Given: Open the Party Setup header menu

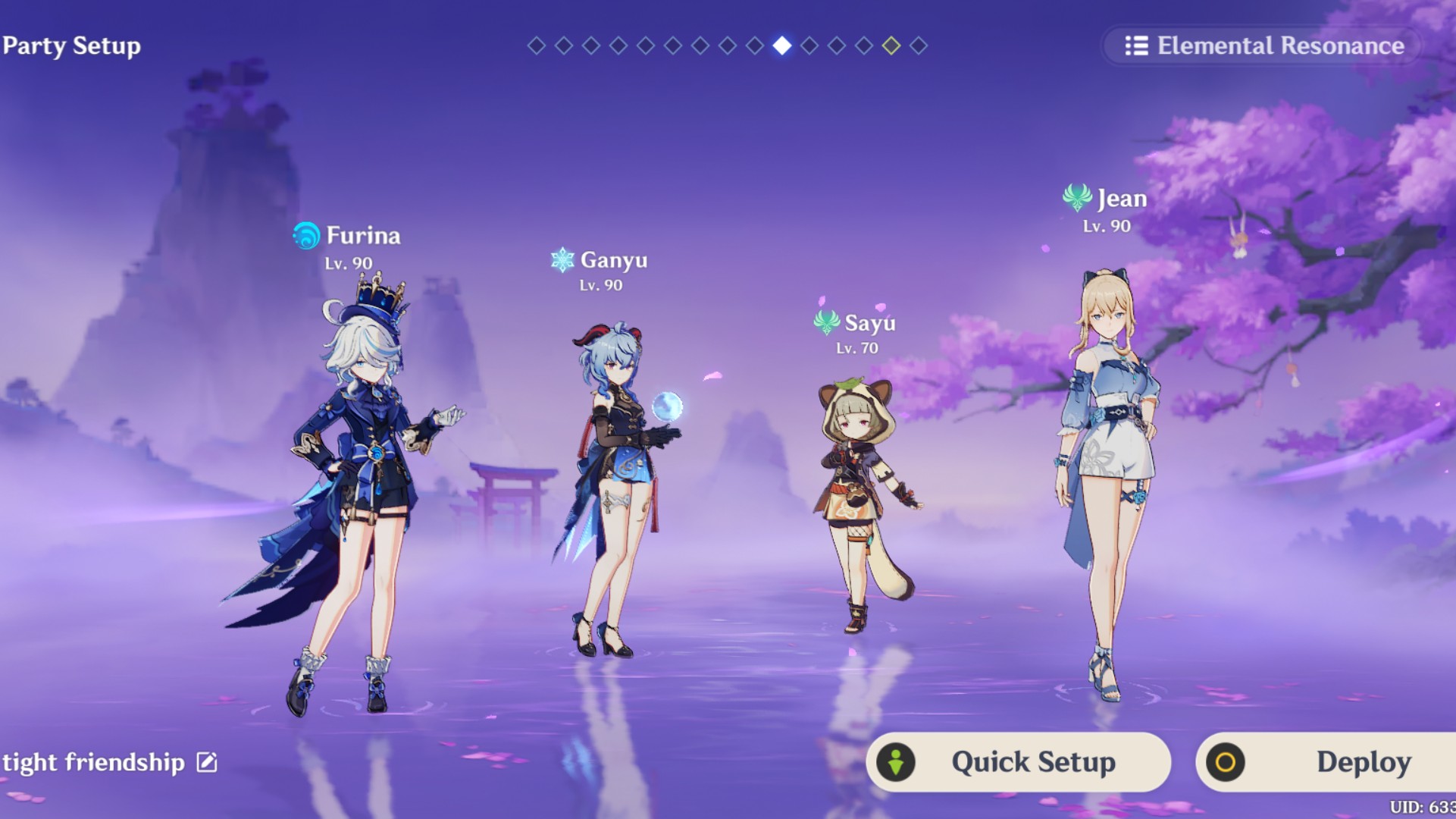Looking at the screenshot, I should (72, 45).
